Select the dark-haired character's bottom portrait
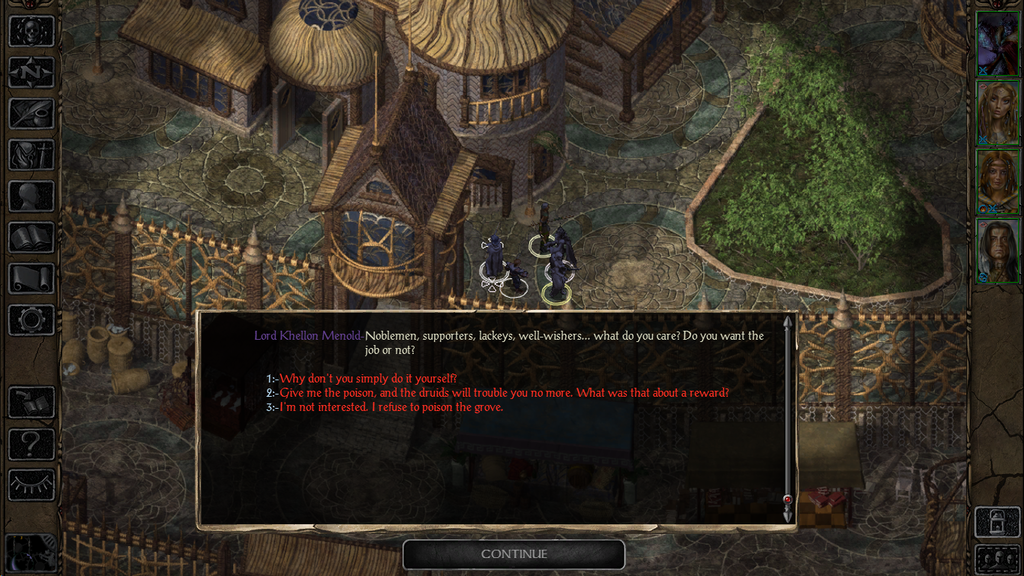Screen dimensions: 1024x576 (997, 250)
